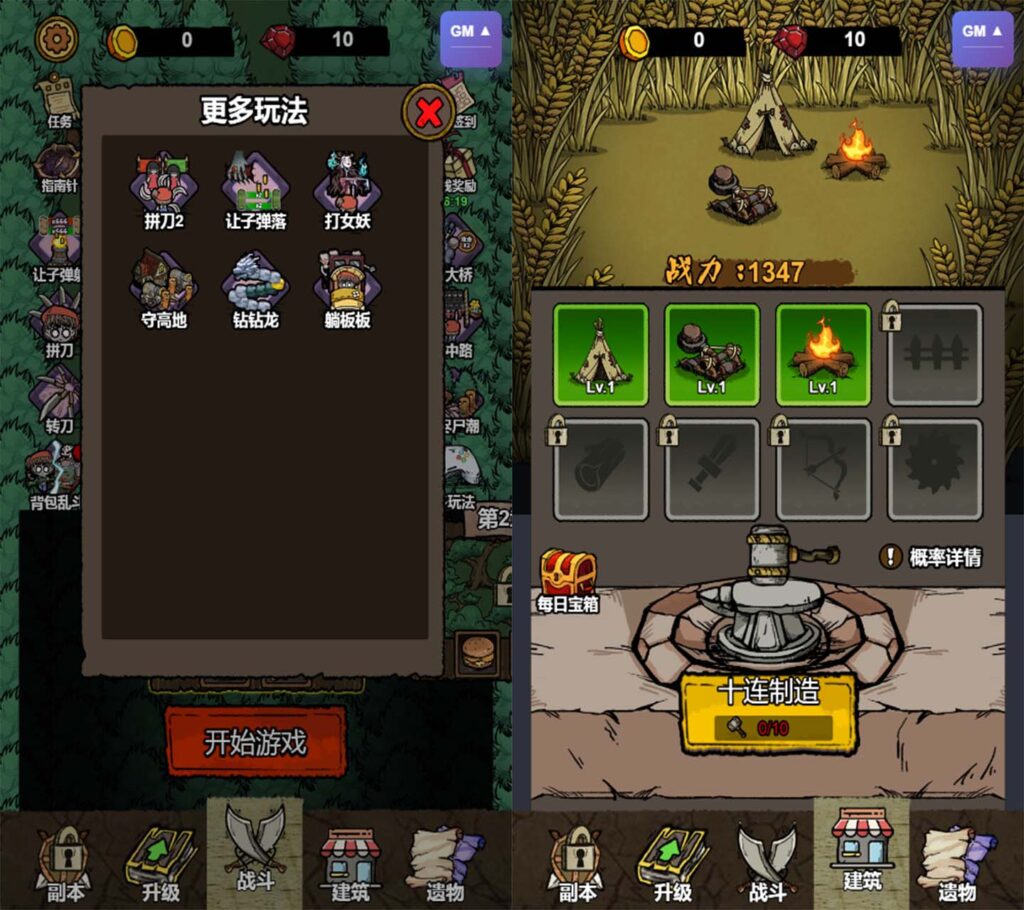The image size is (1024, 910).
Task: Select the Lv.1 tent building slot
Action: tap(601, 355)
